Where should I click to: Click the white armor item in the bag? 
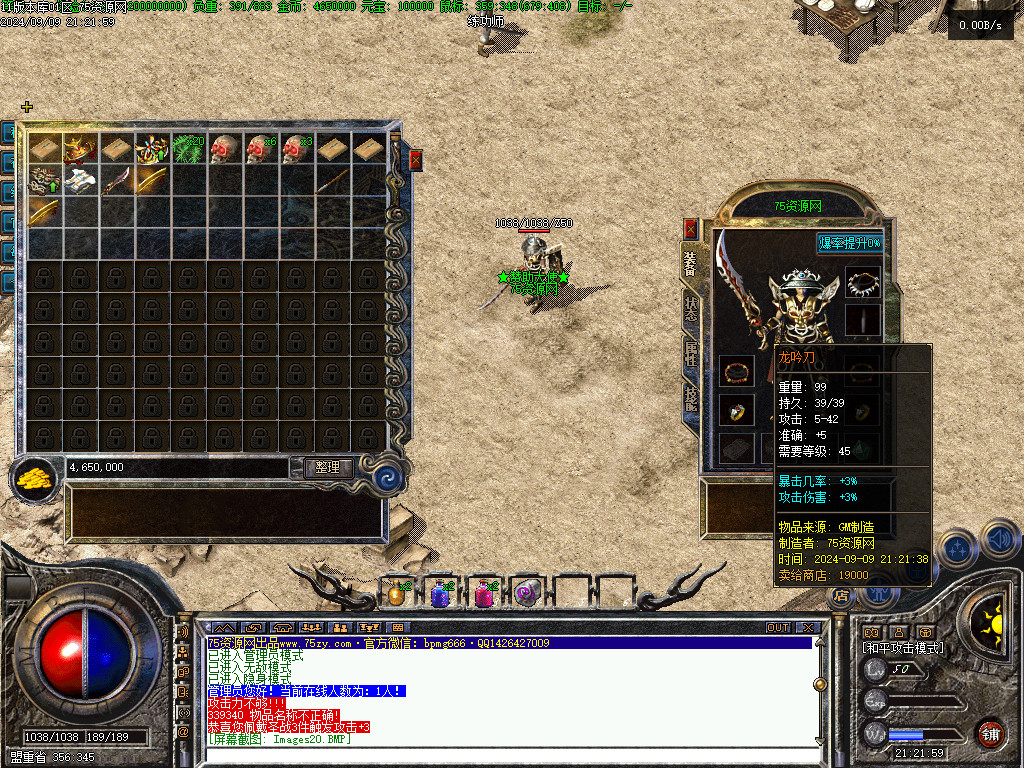(81, 181)
